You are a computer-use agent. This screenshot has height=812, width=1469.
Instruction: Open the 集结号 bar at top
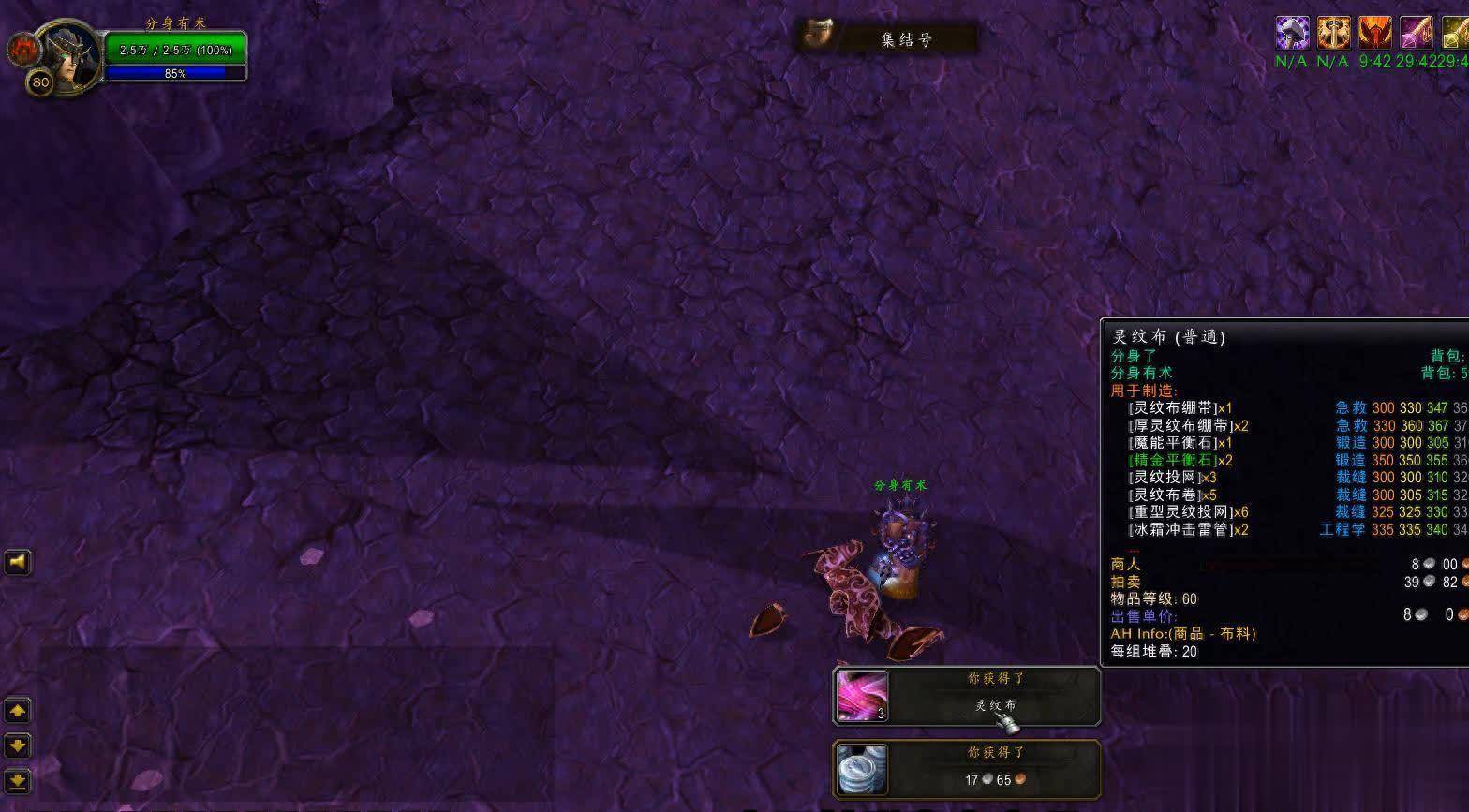tap(886, 38)
